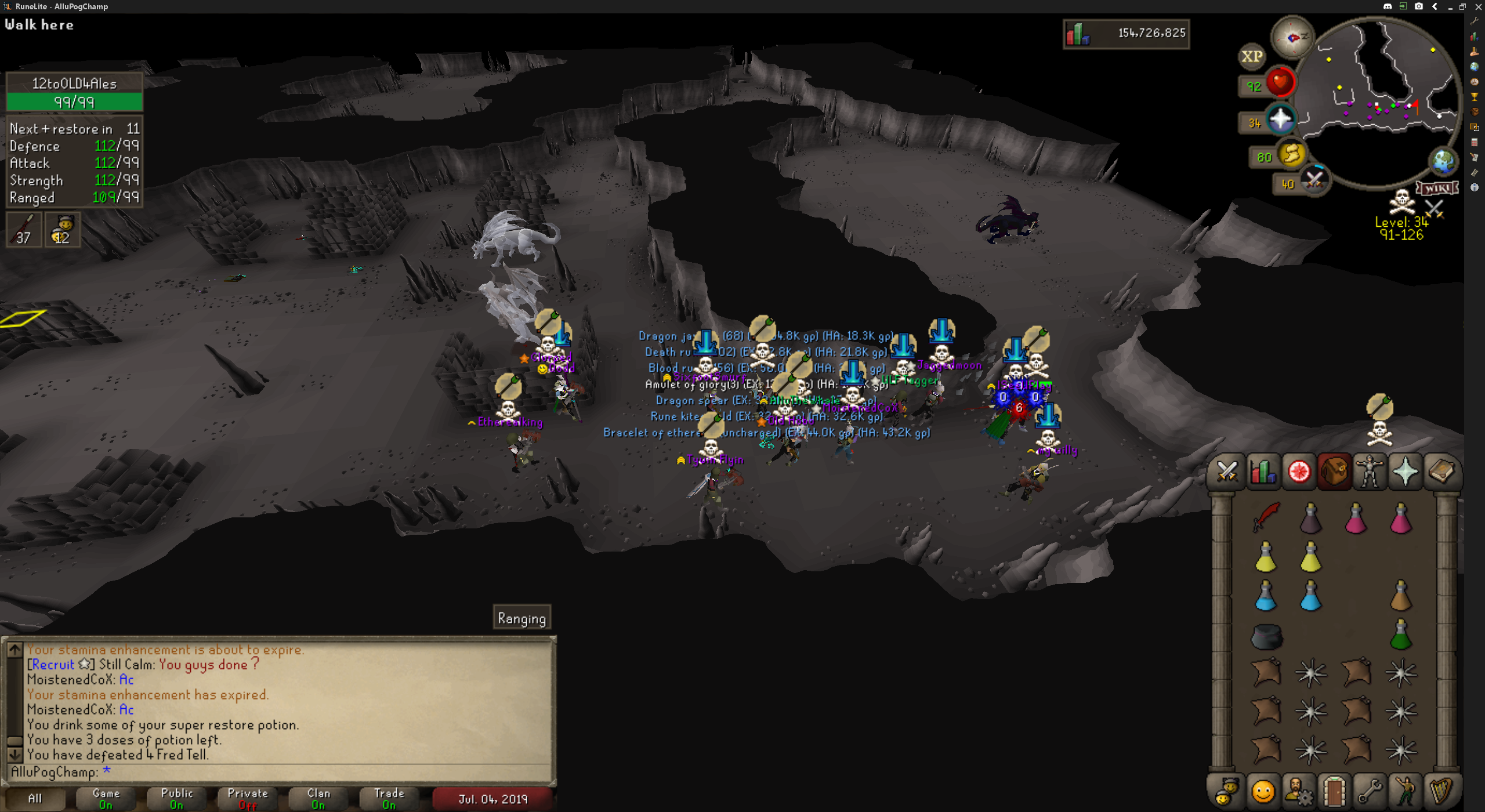The image size is (1485, 812).
Task: Toggle run with the boot energy orb
Action: point(1291,155)
